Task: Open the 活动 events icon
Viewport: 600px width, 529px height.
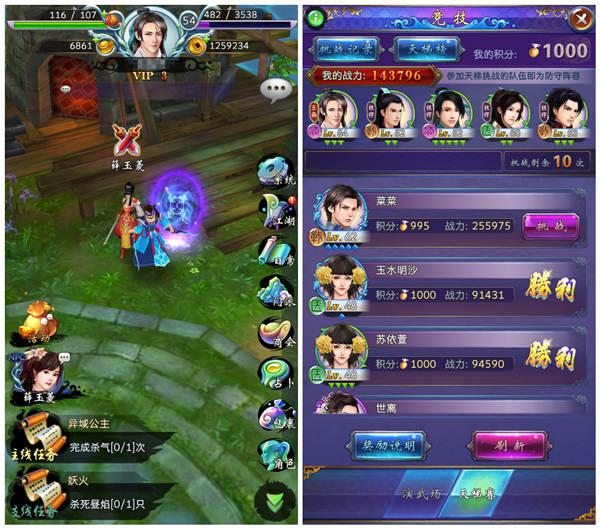Action: point(36,322)
